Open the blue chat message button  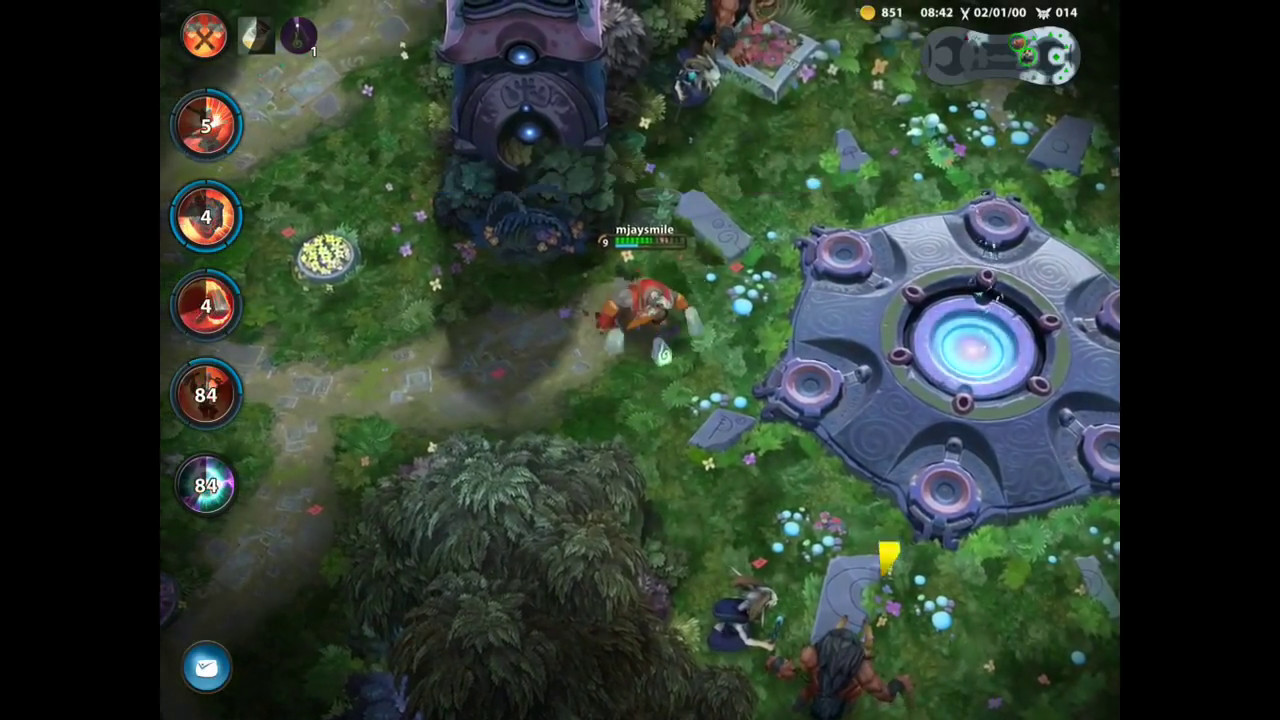click(x=207, y=667)
